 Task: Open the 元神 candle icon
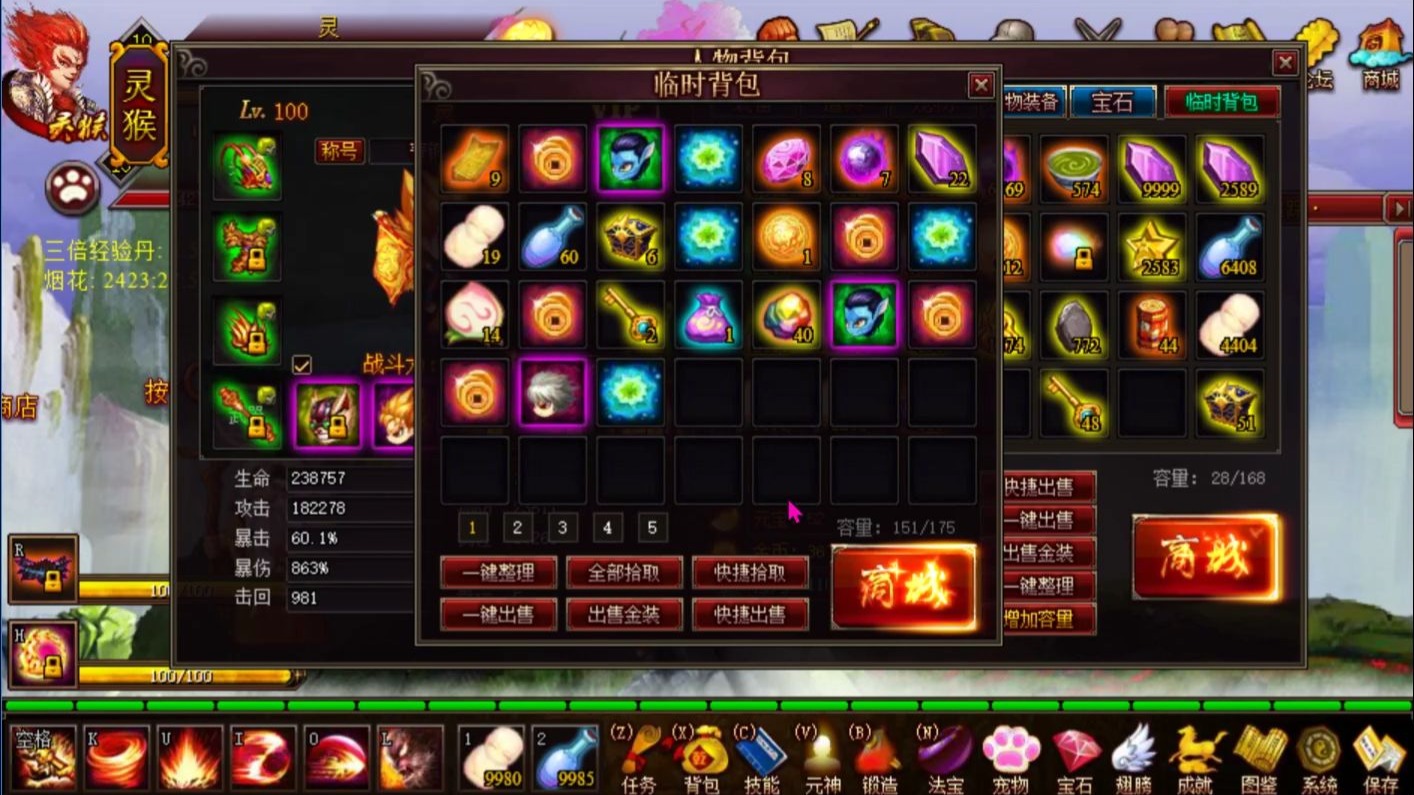click(x=822, y=750)
